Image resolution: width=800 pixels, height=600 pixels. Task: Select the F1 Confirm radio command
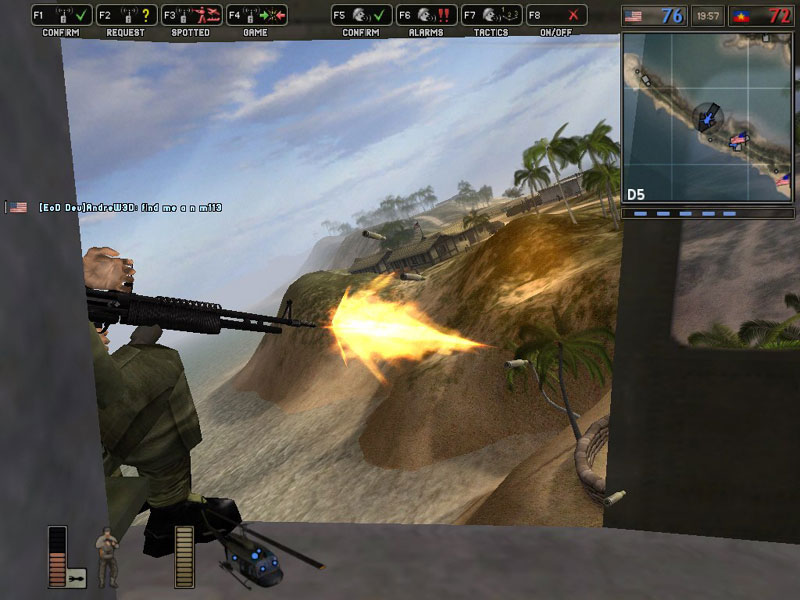(x=61, y=16)
